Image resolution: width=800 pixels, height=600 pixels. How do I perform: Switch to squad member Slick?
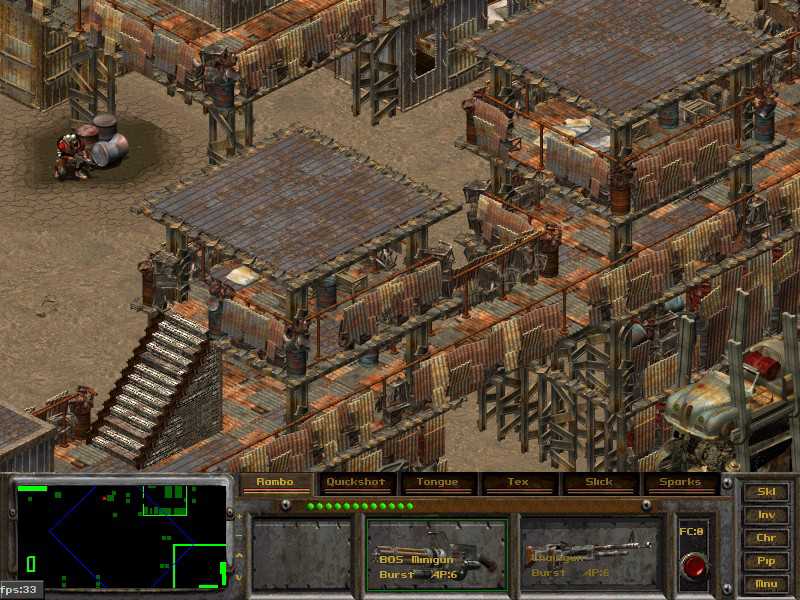pyautogui.click(x=599, y=483)
